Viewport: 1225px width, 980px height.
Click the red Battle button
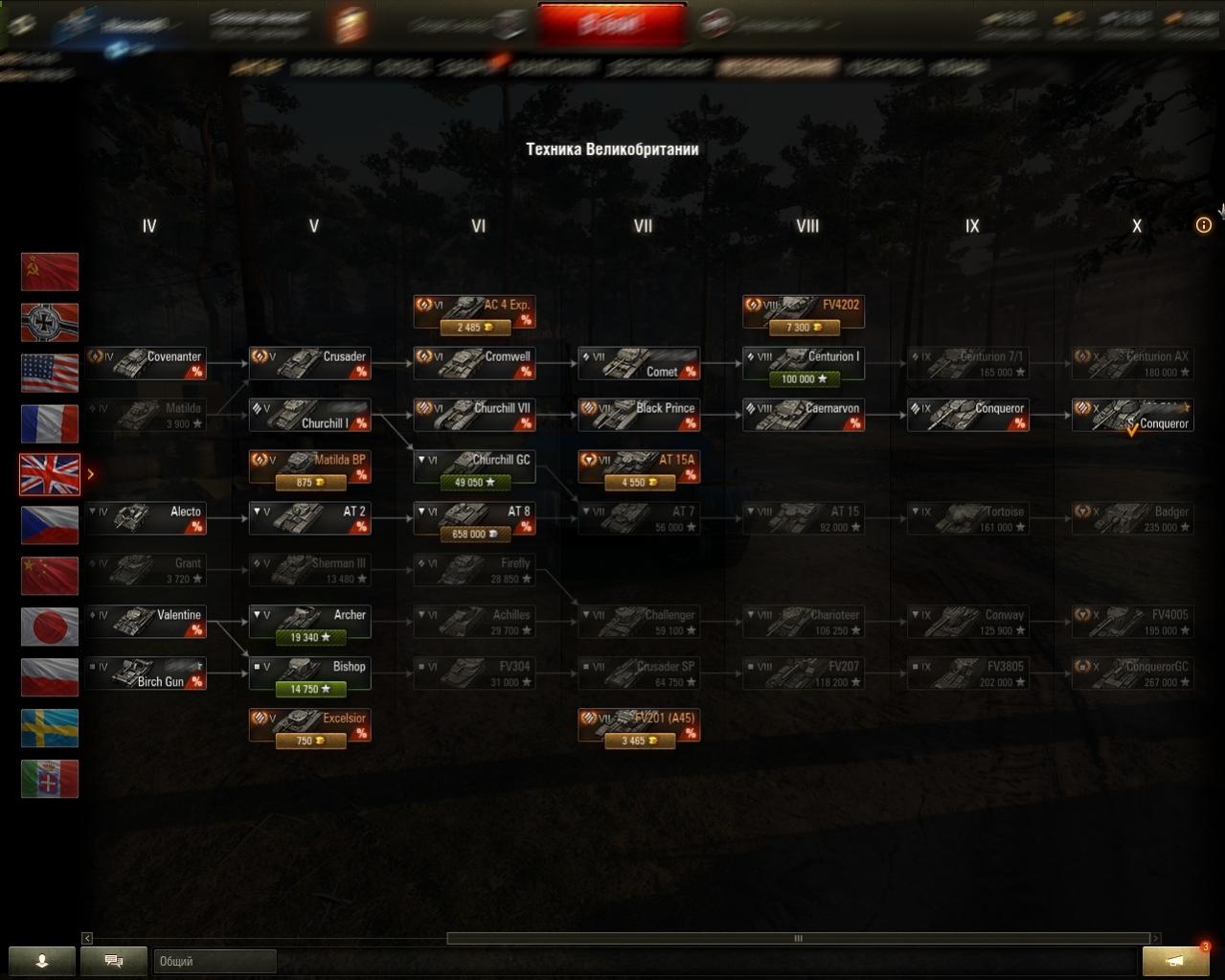(612, 25)
